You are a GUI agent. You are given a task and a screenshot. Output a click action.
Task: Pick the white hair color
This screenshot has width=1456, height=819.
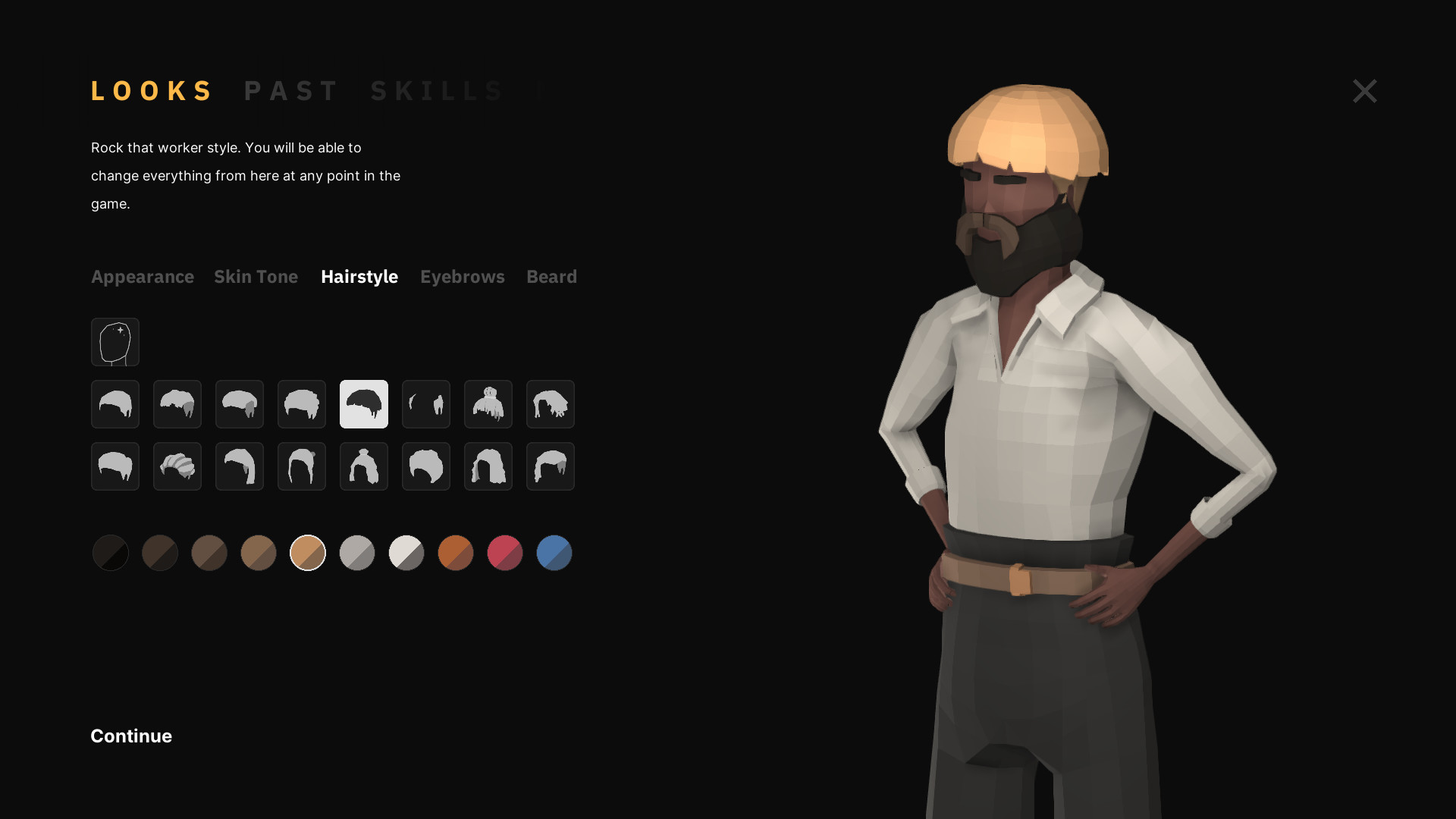[x=406, y=553]
